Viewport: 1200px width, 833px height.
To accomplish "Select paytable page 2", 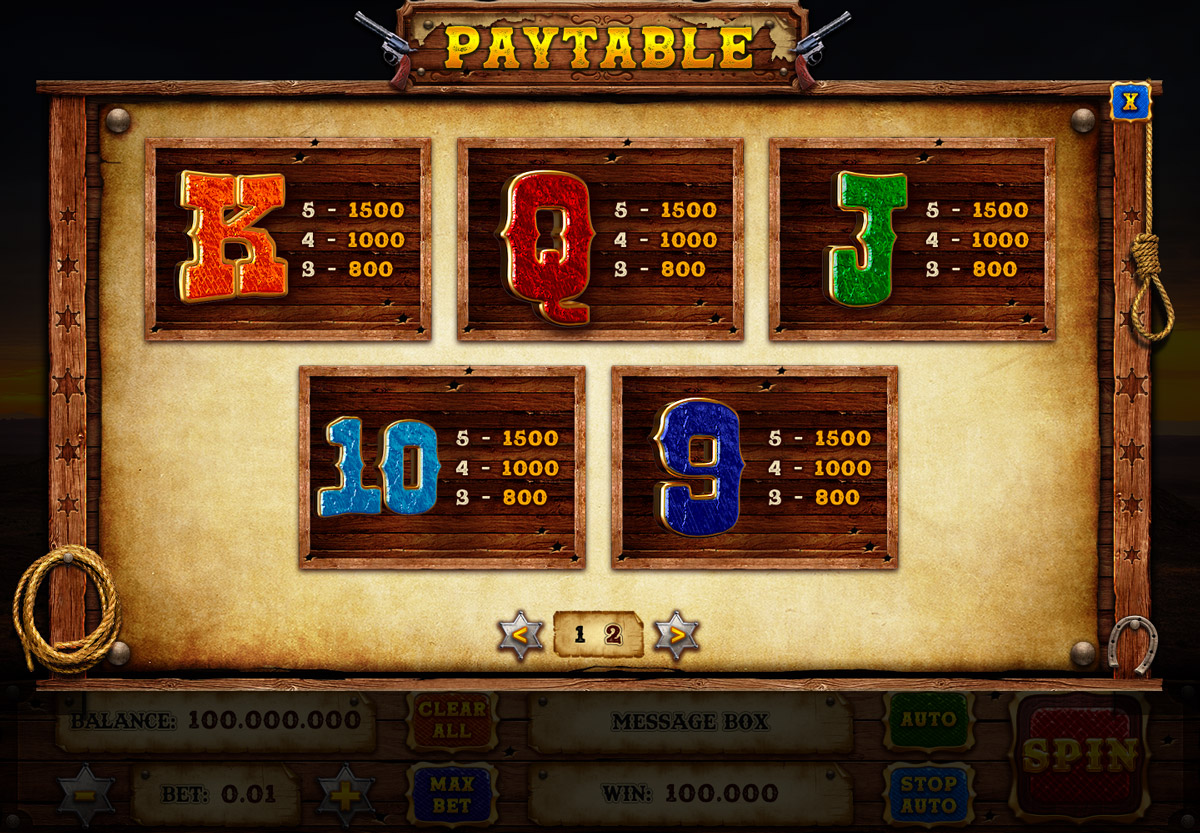I will point(613,634).
